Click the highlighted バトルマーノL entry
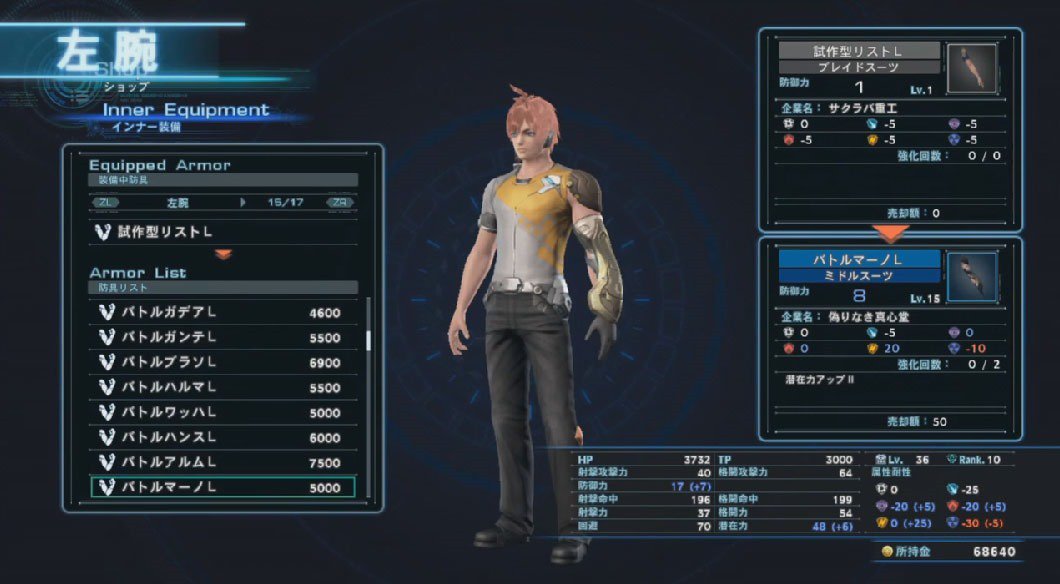 [222, 487]
